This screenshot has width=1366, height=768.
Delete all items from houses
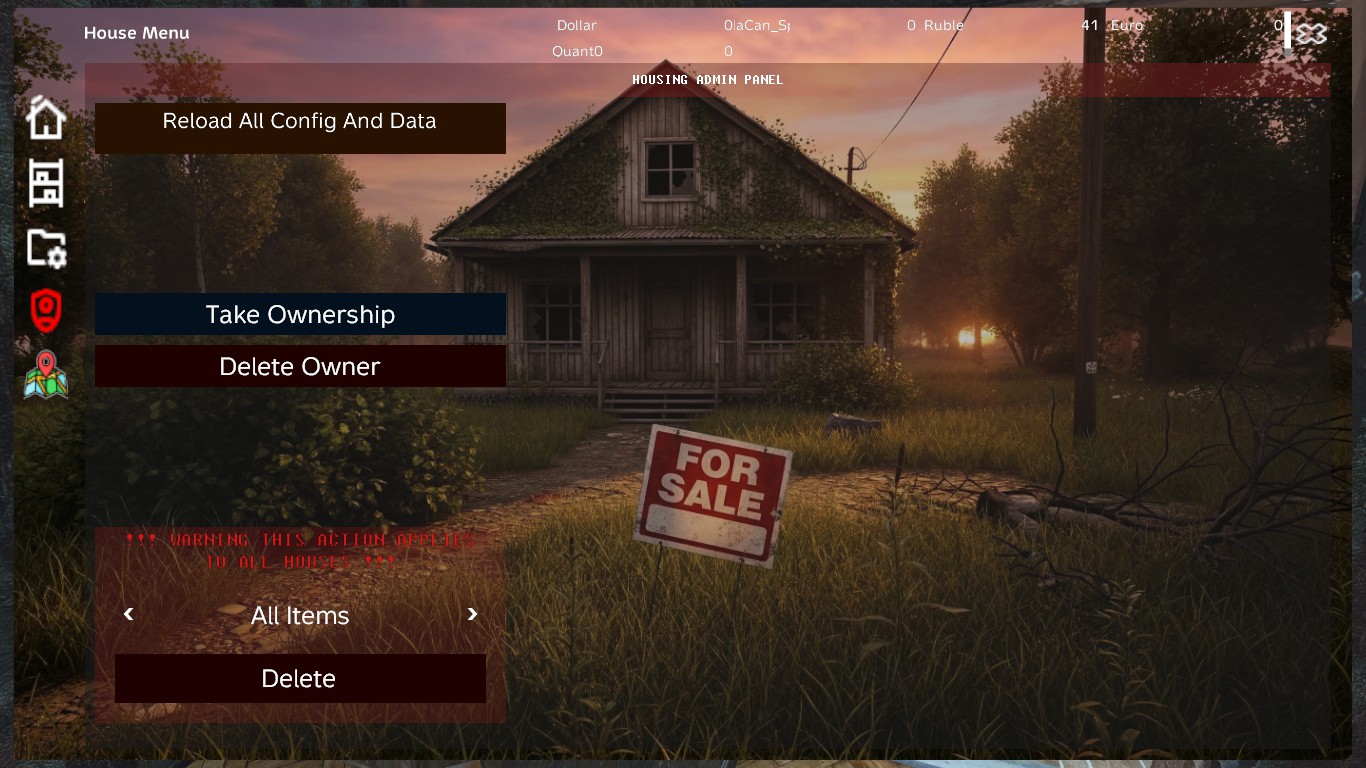click(300, 679)
